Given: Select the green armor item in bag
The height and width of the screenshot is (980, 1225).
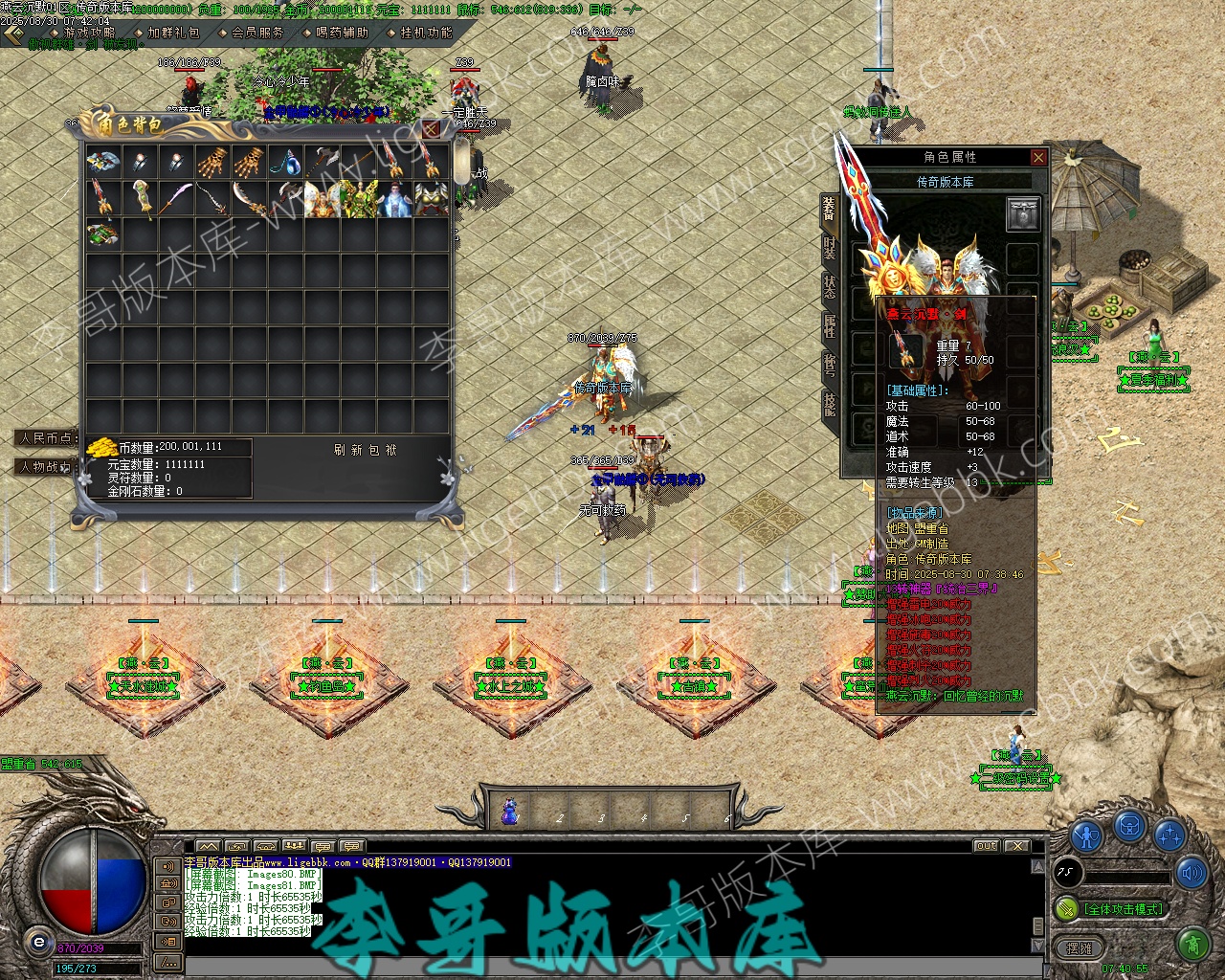Looking at the screenshot, I should pyautogui.click(x=358, y=199).
